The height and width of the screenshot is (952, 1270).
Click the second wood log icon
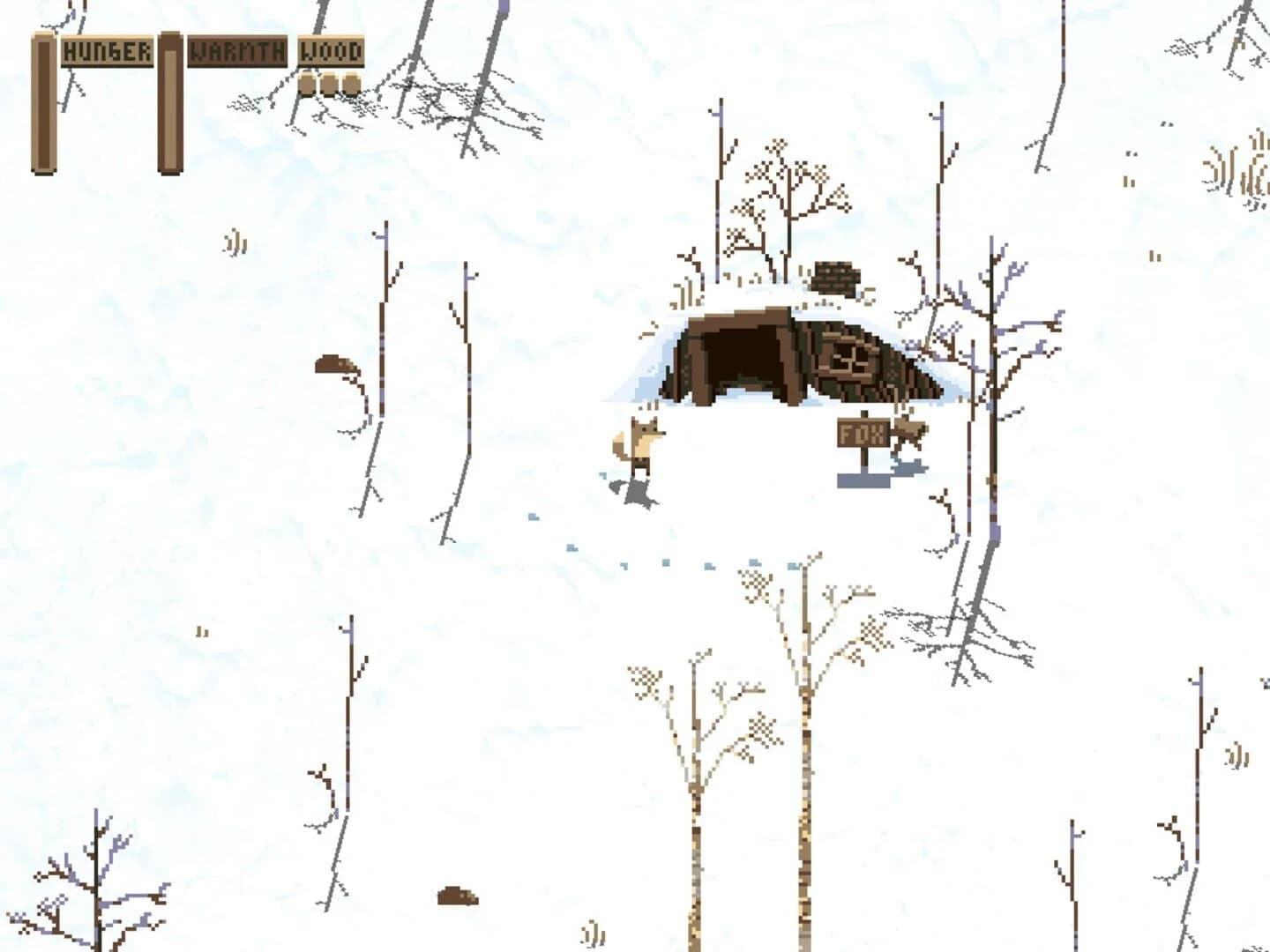tap(328, 83)
